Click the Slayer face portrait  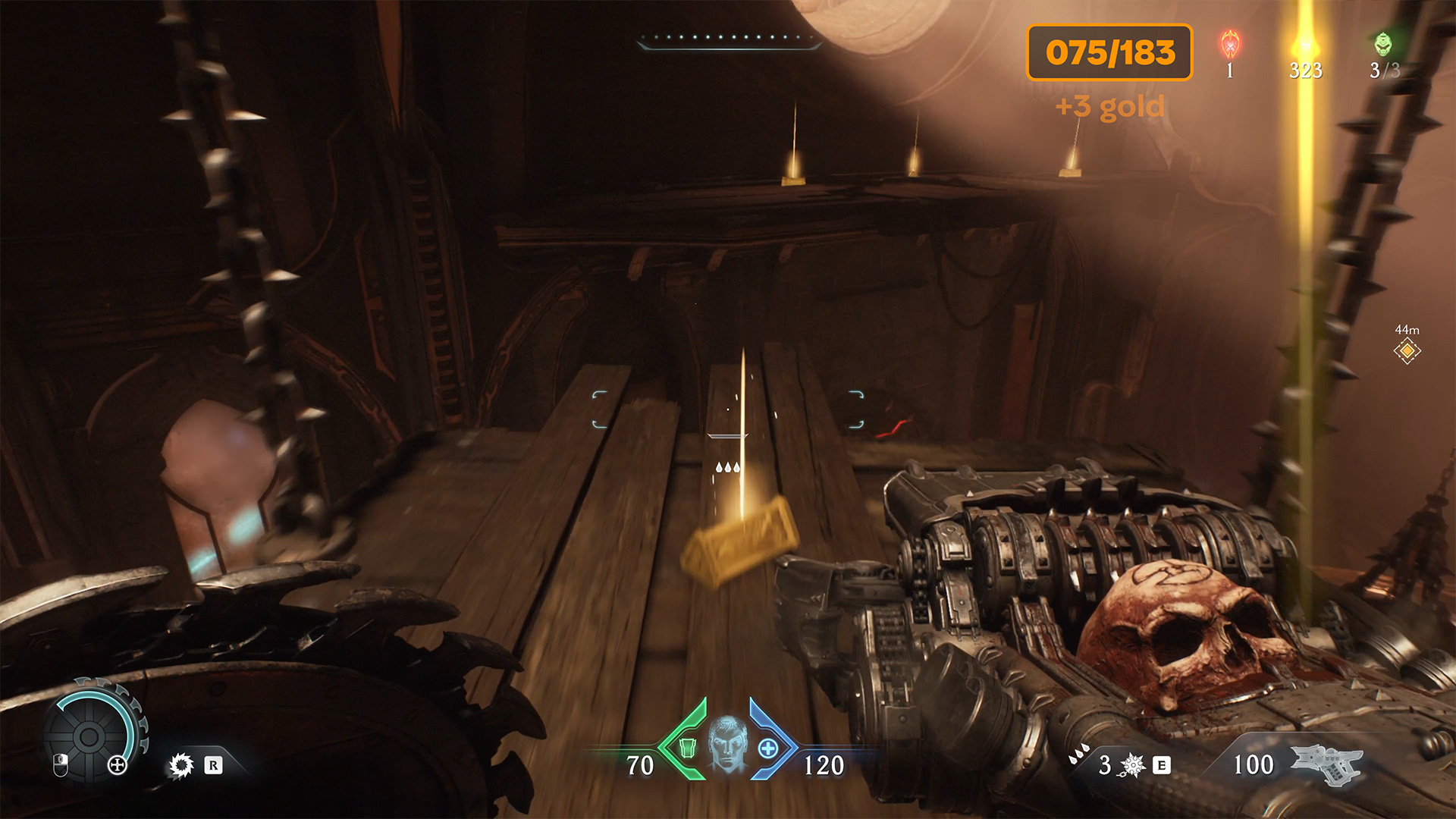(727, 745)
